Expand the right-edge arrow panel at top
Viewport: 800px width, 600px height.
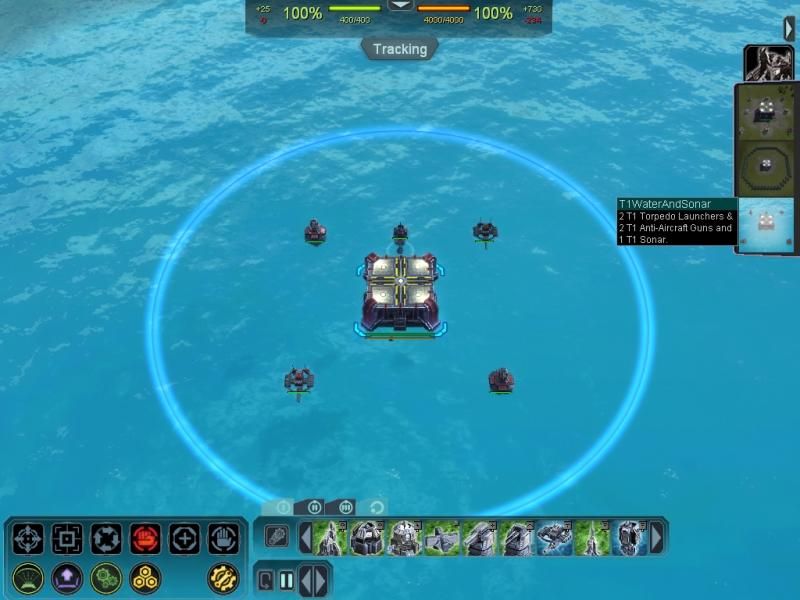click(x=790, y=29)
